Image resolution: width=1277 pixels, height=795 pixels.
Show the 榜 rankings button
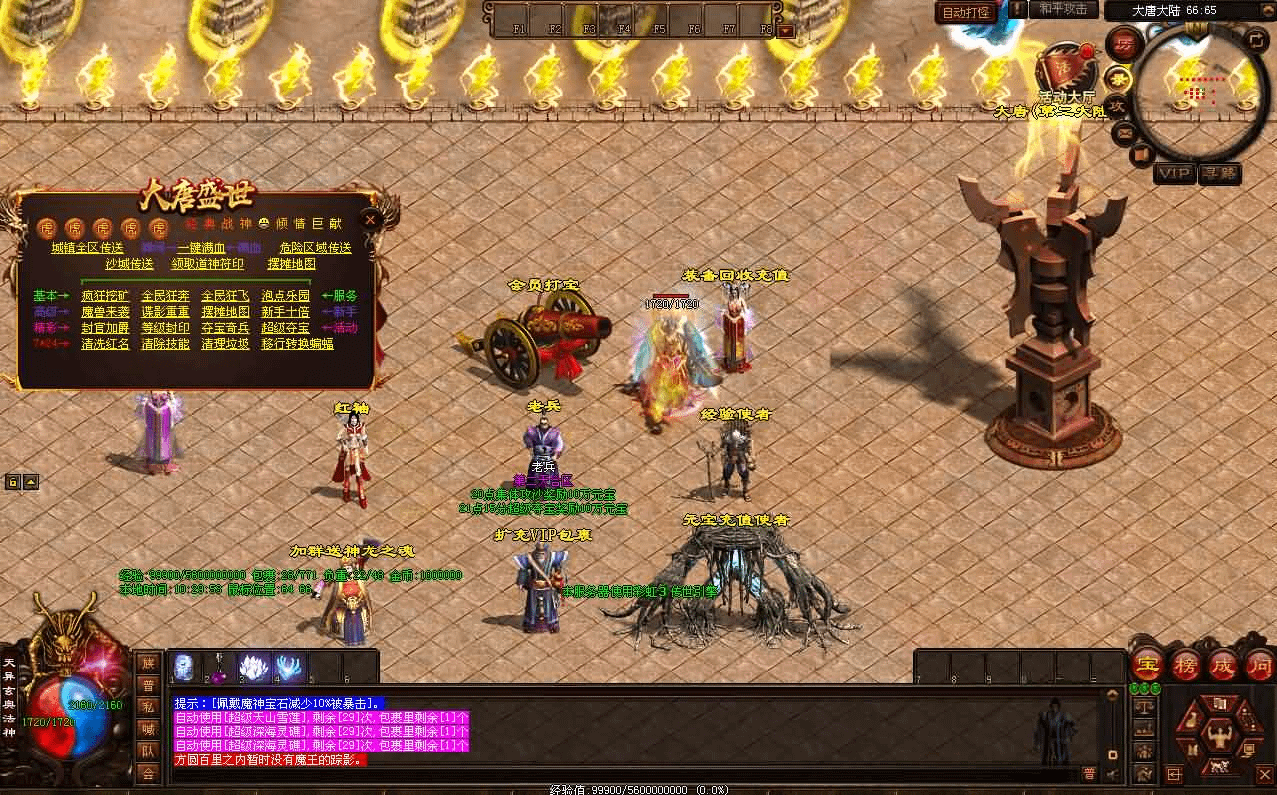tap(1184, 664)
